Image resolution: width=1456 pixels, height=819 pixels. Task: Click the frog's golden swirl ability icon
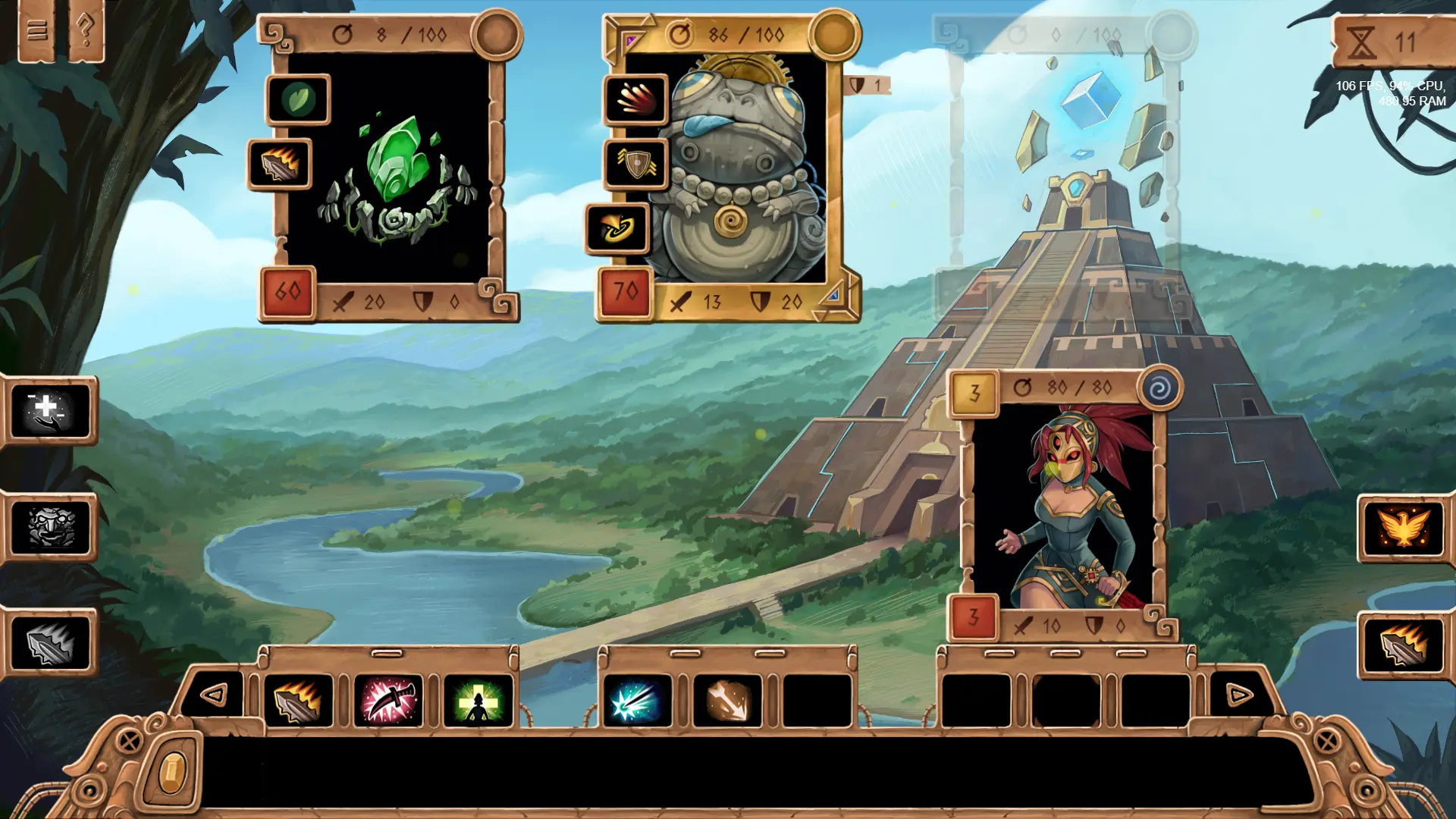click(617, 227)
